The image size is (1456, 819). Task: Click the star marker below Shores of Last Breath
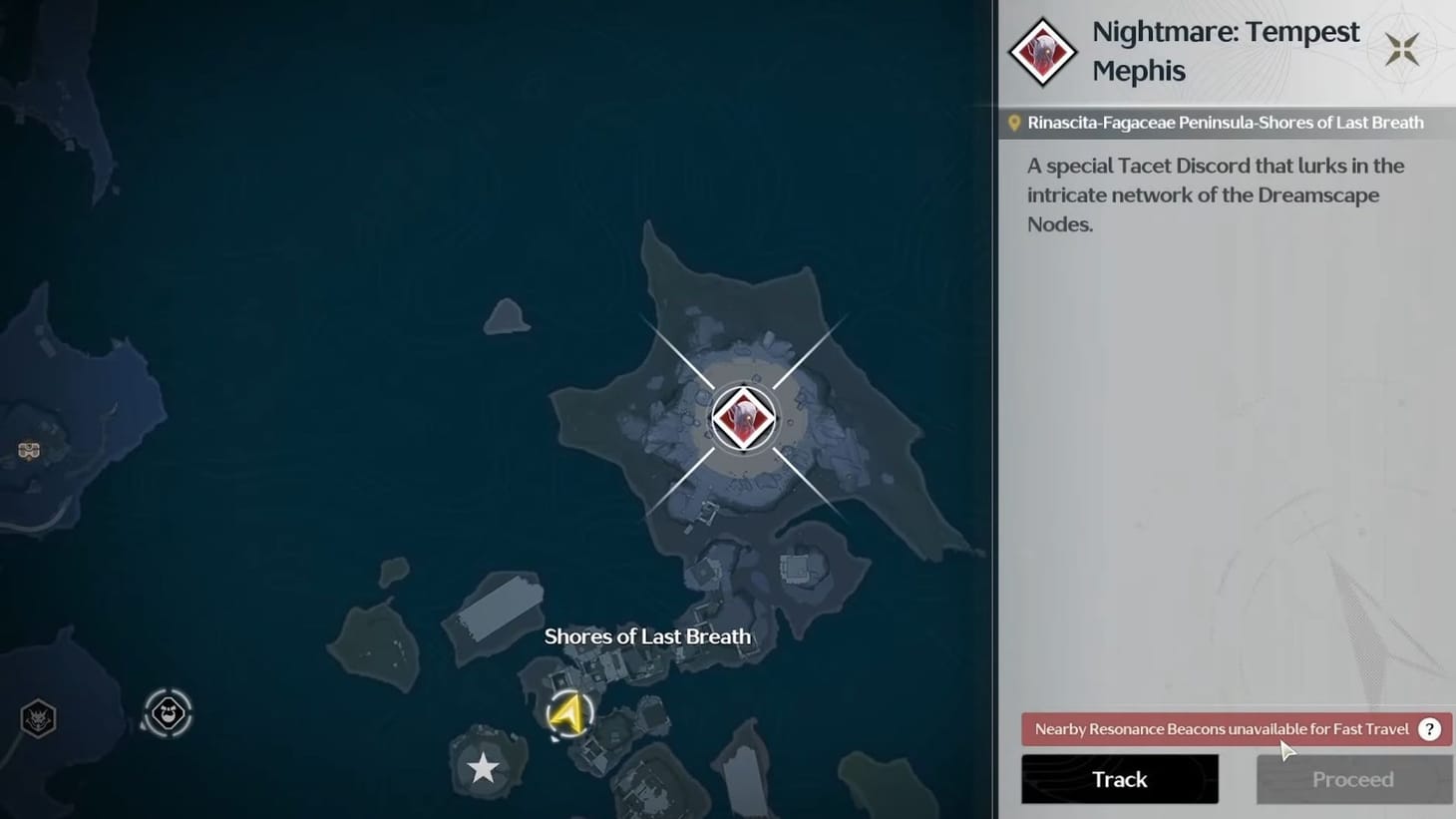[484, 768]
